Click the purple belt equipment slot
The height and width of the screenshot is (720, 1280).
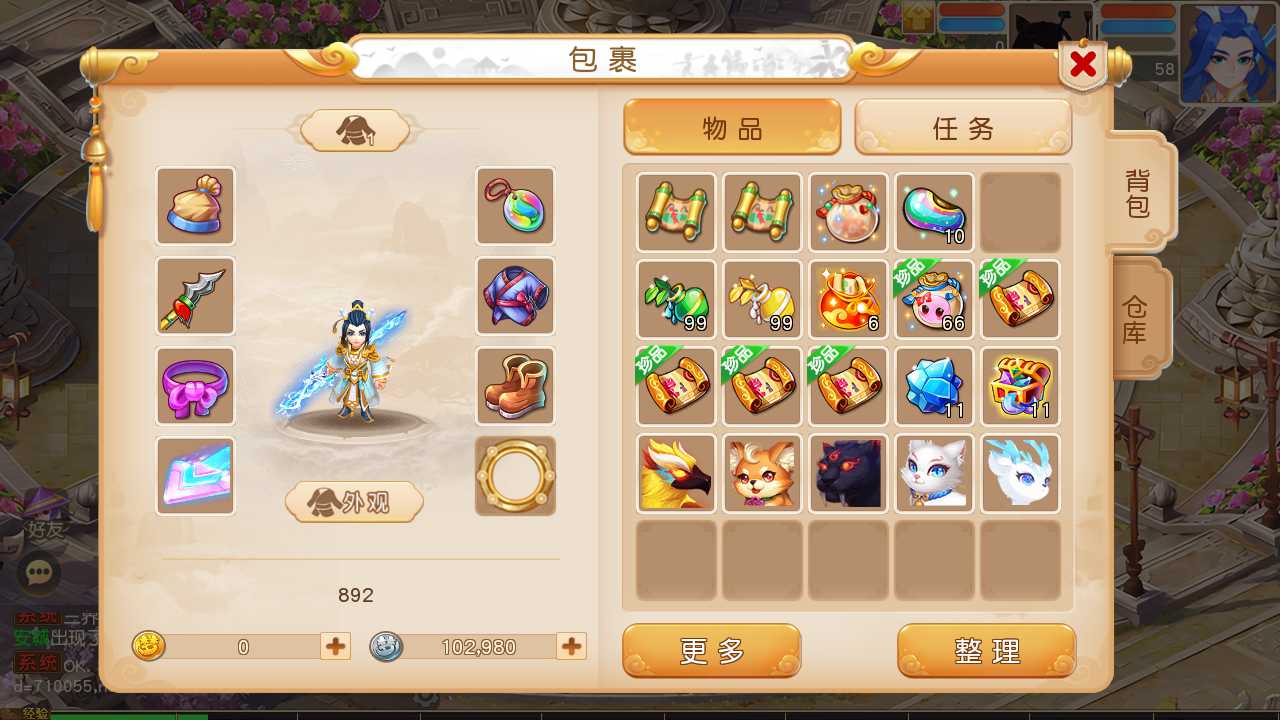click(x=195, y=386)
